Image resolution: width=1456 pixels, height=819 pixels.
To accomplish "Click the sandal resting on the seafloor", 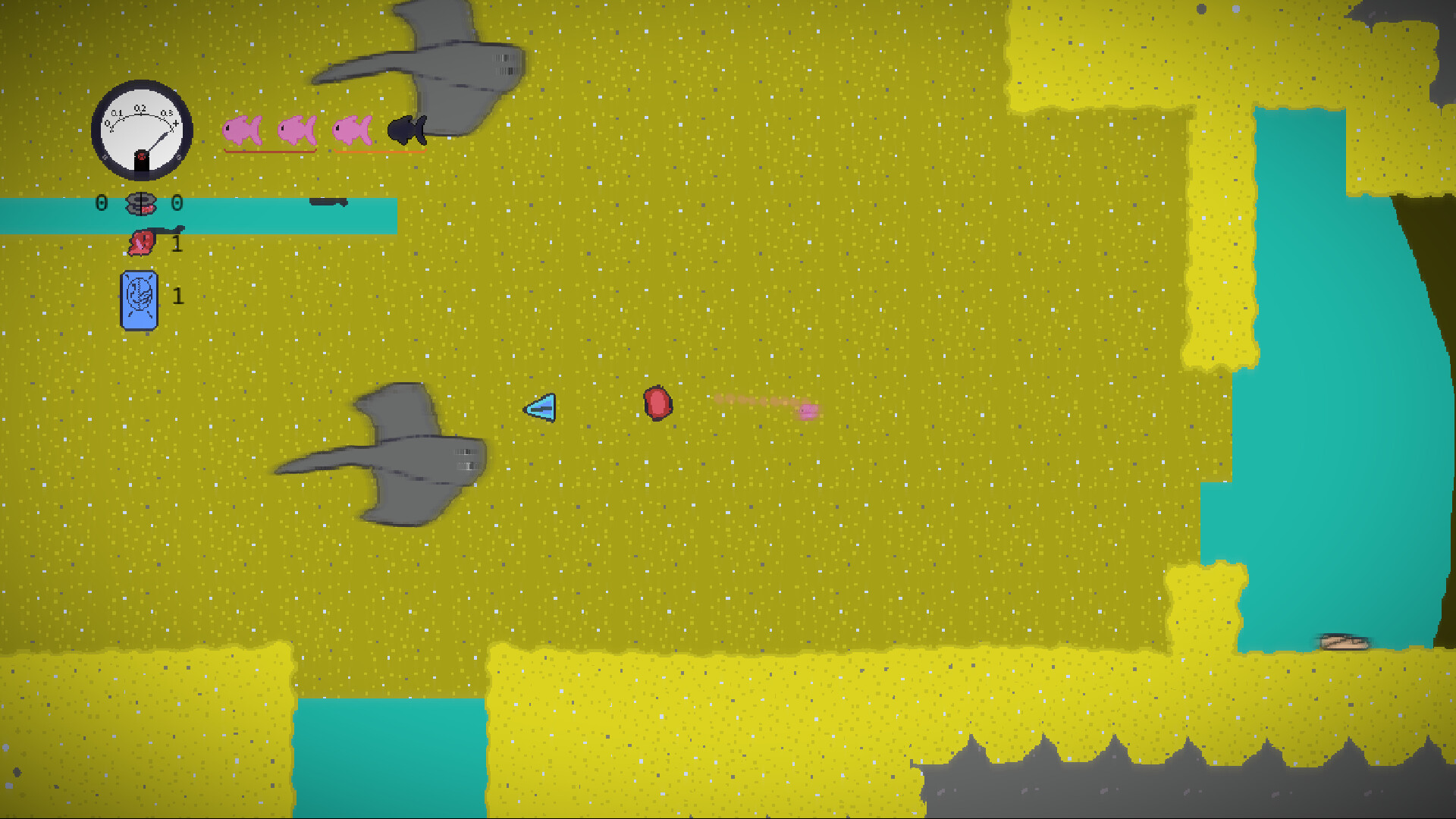I will [x=1344, y=642].
